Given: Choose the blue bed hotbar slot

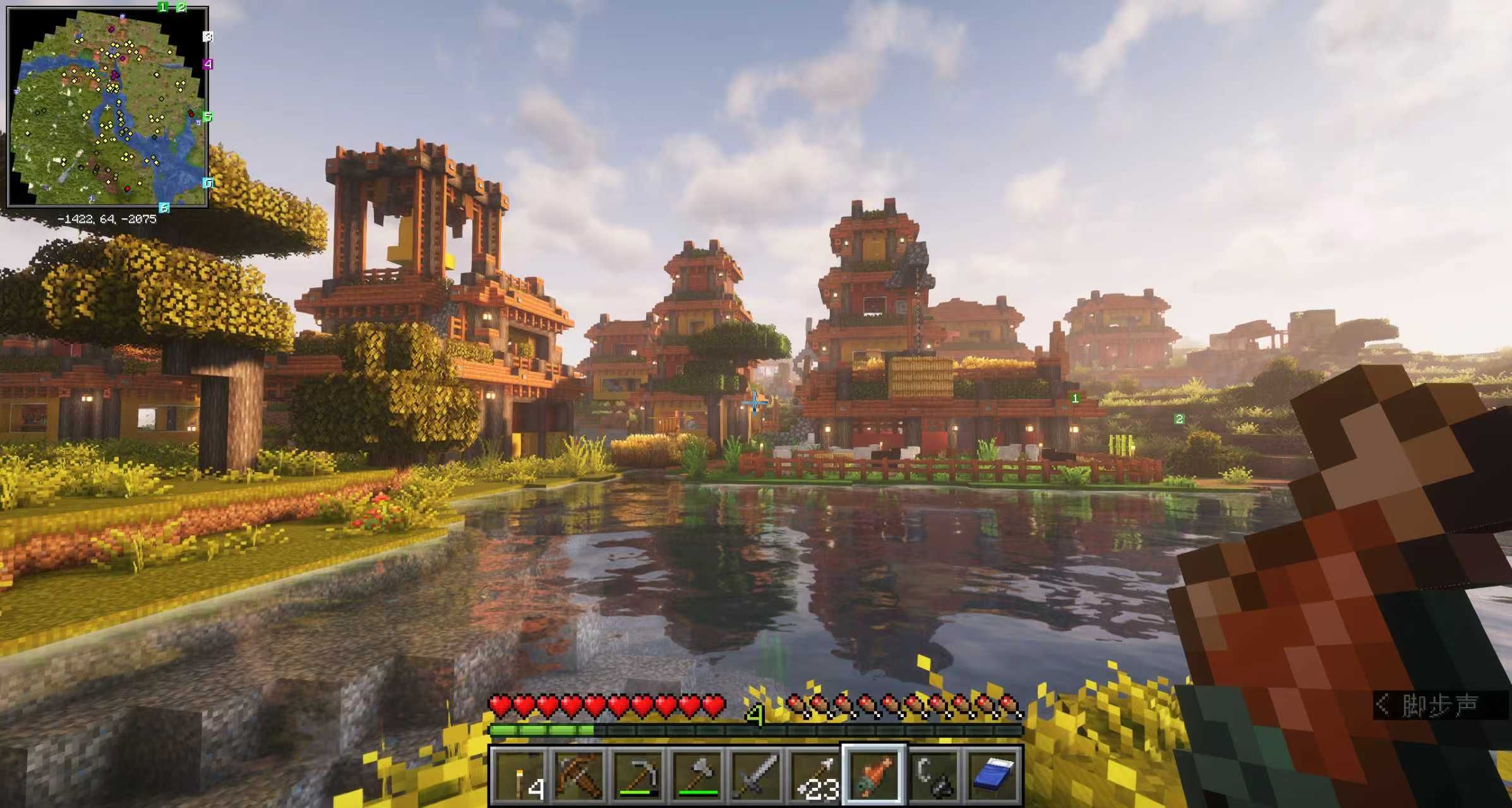Looking at the screenshot, I should pos(993,775).
